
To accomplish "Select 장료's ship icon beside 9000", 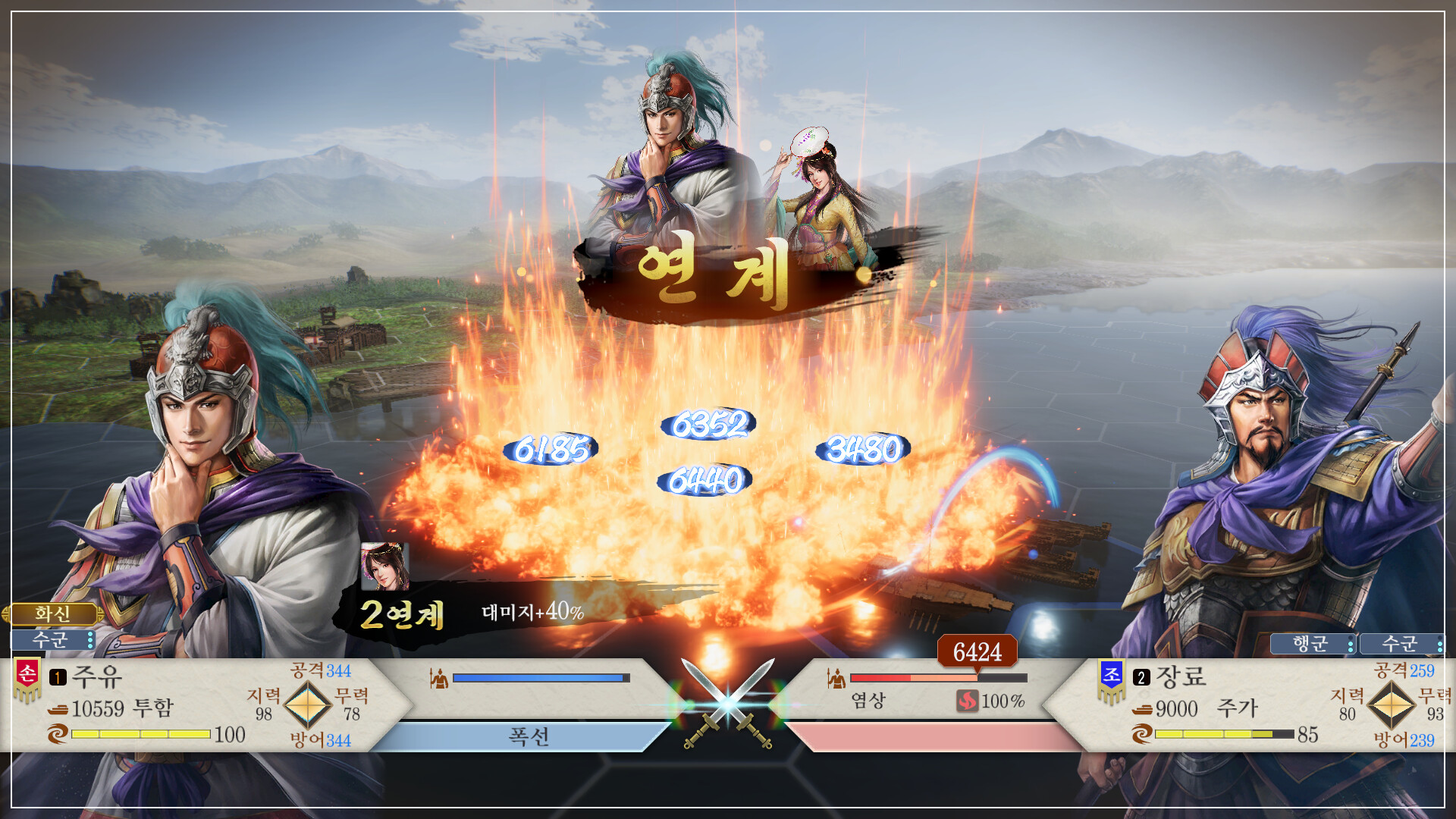I will click(1144, 710).
